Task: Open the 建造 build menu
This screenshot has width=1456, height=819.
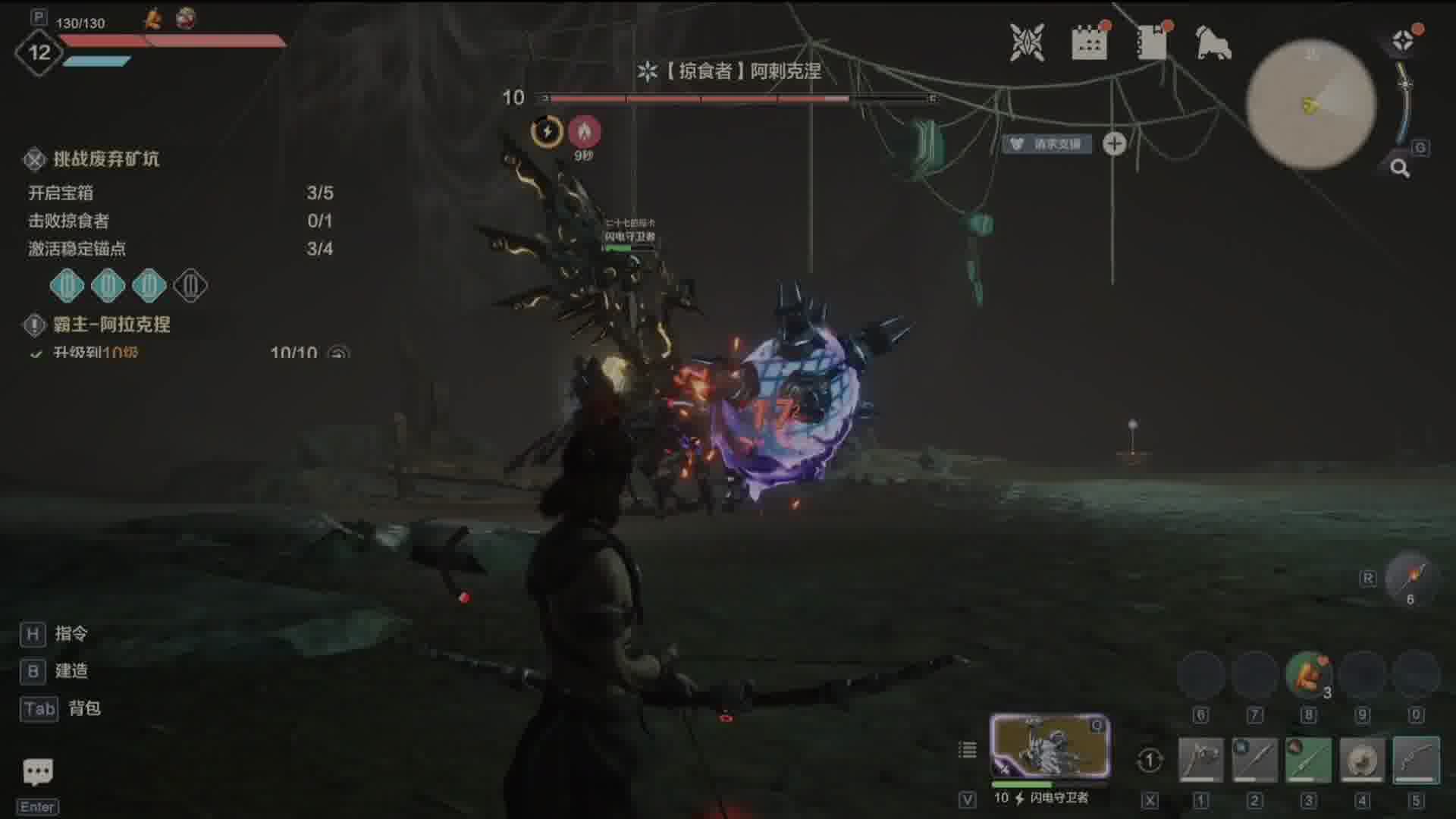Action: (71, 671)
